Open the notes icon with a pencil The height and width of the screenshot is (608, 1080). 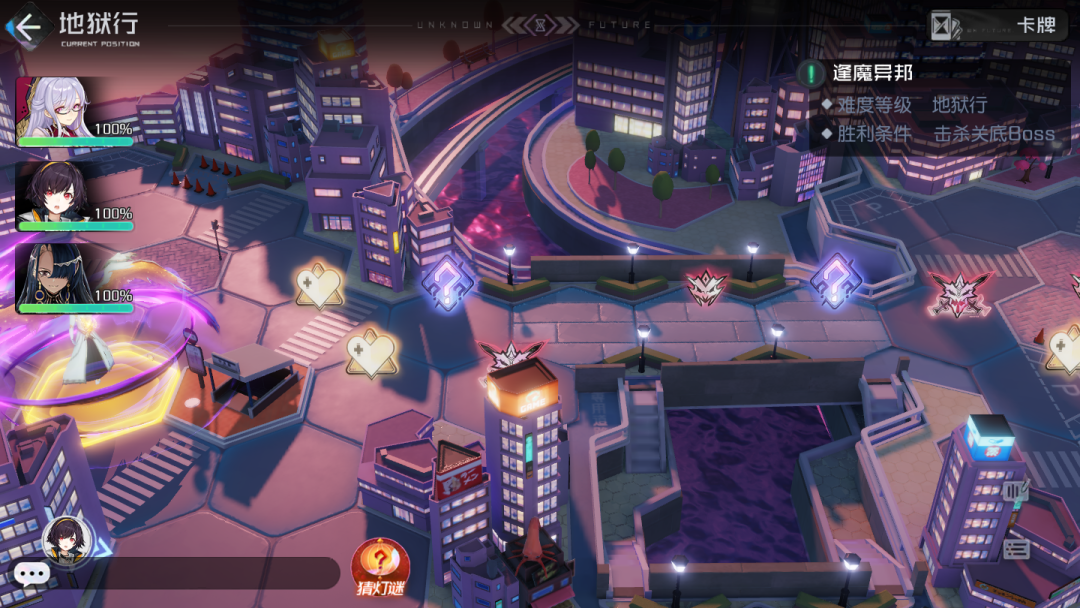coord(1017,490)
